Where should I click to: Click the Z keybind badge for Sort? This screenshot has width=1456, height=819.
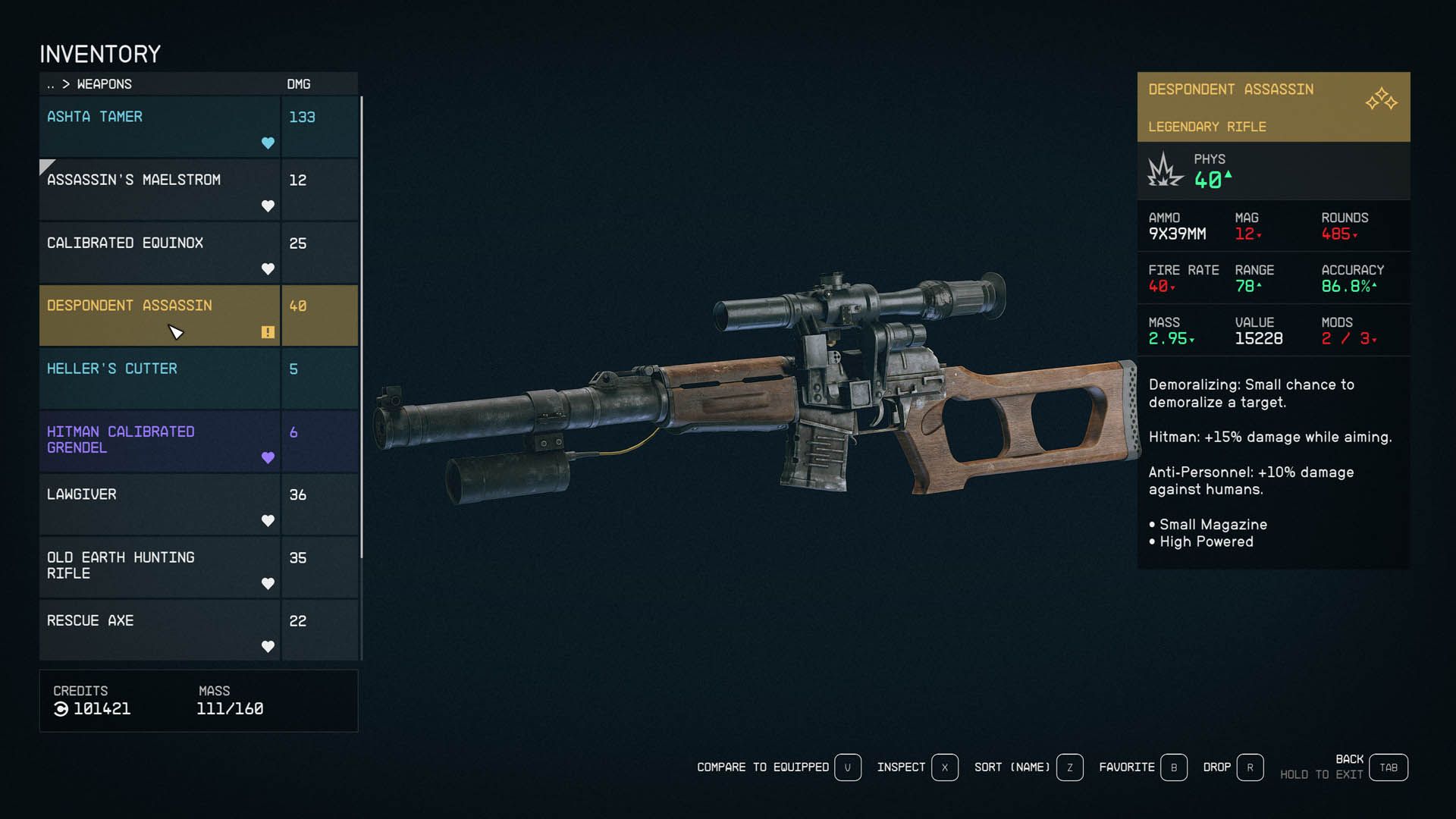[x=1069, y=767]
